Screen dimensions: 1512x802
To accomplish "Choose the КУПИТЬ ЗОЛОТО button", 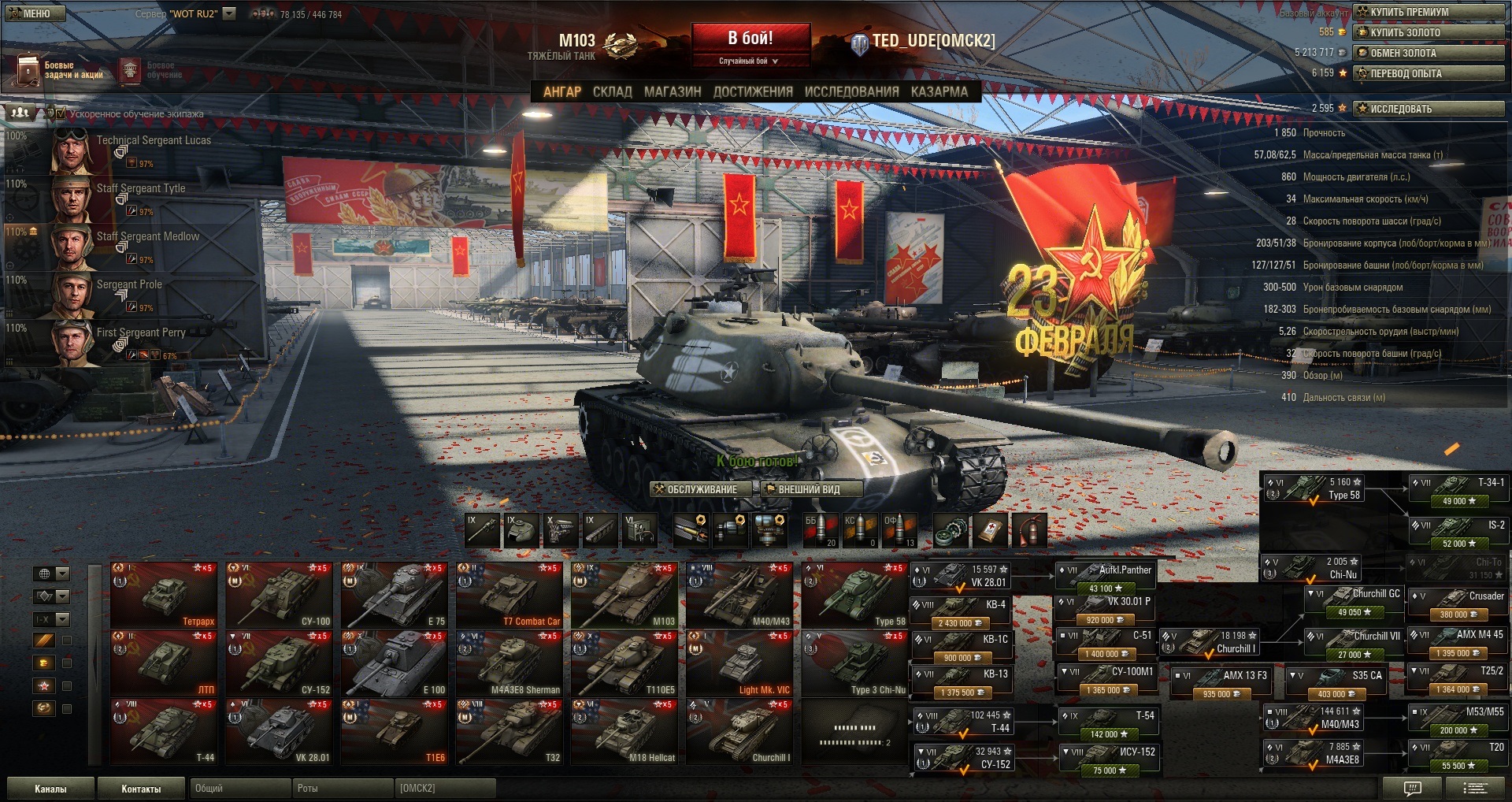I will 1429,32.
